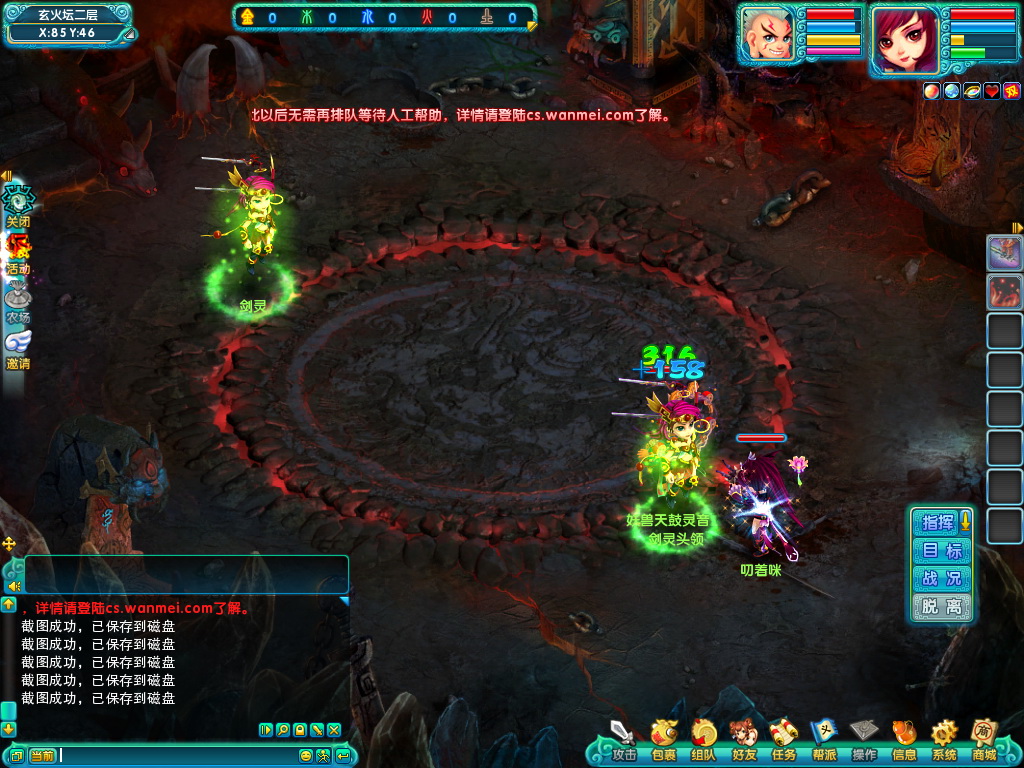The width and height of the screenshot is (1024, 768).
Task: Open the 包裹 (Bag) inventory
Action: pyautogui.click(x=664, y=738)
